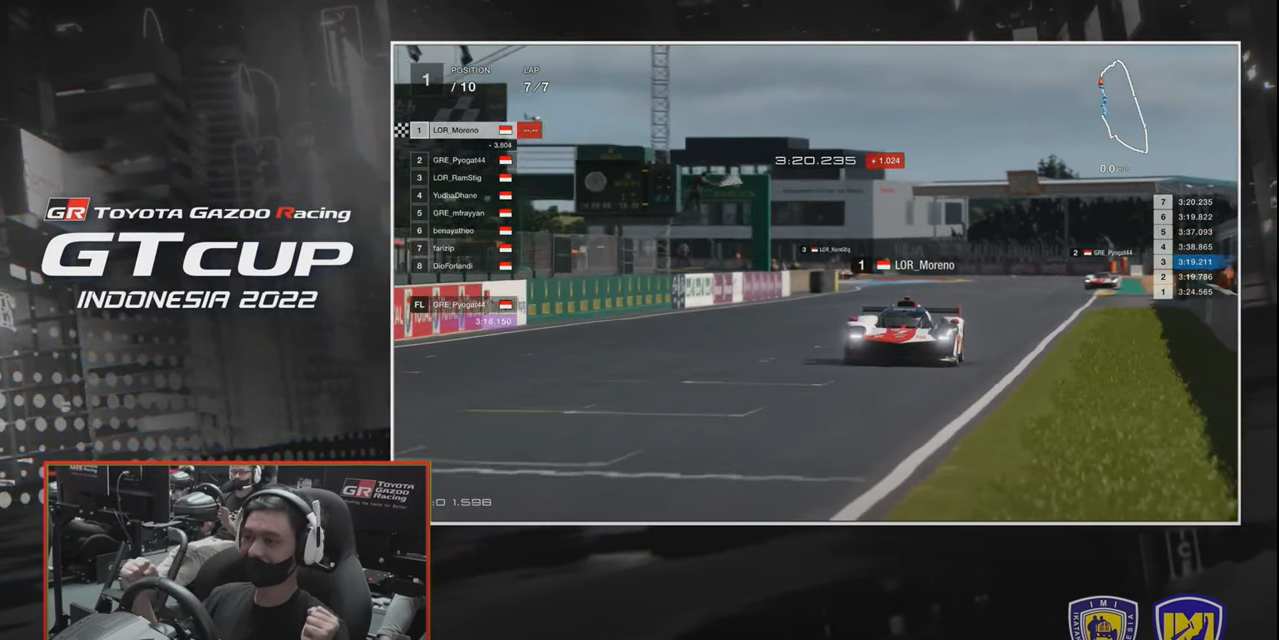The image size is (1279, 640).
Task: Choose the second-place GRE_Pyogat44 standings row
Action: [x=461, y=160]
